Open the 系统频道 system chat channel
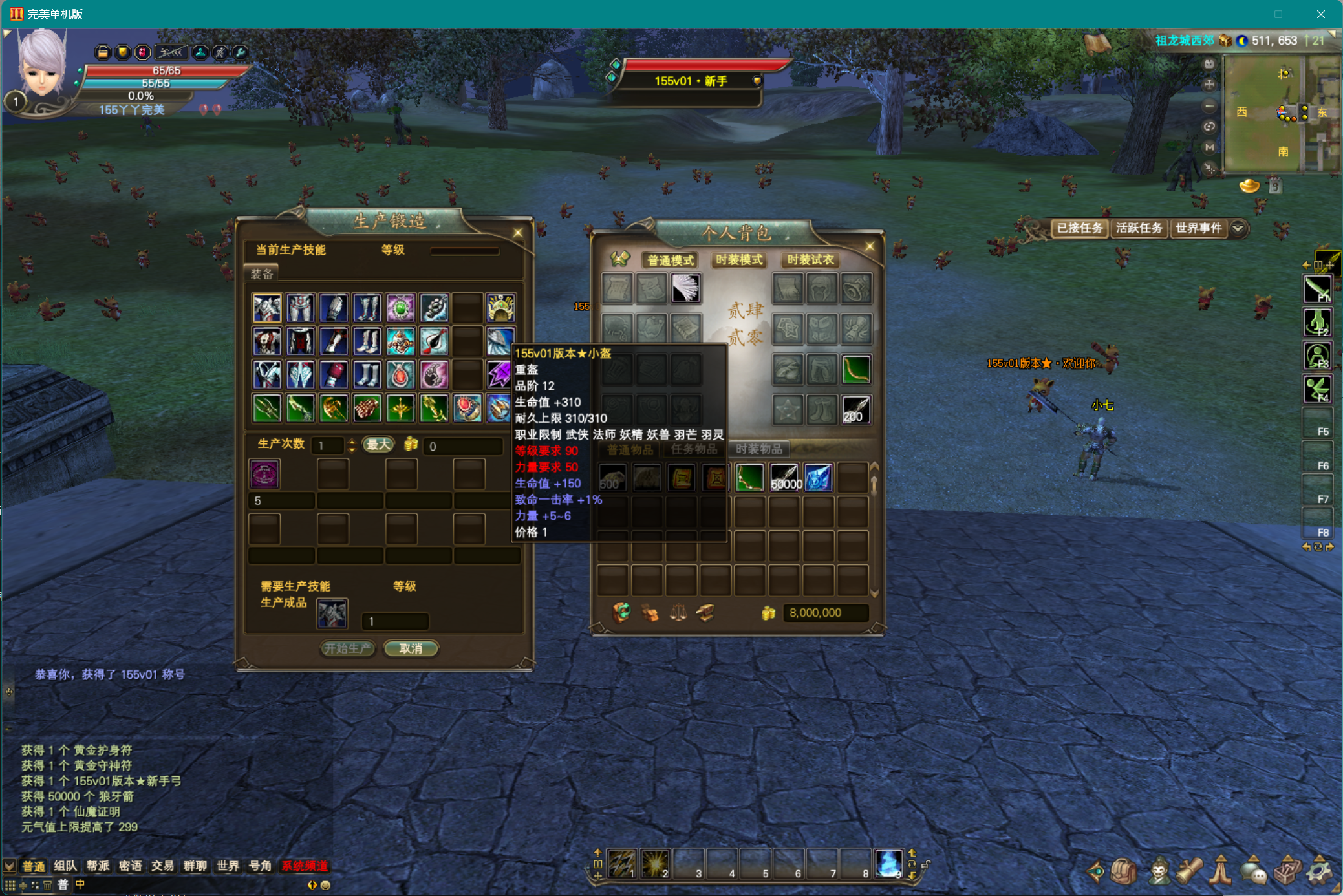This screenshot has height=896, width=1343. (305, 866)
